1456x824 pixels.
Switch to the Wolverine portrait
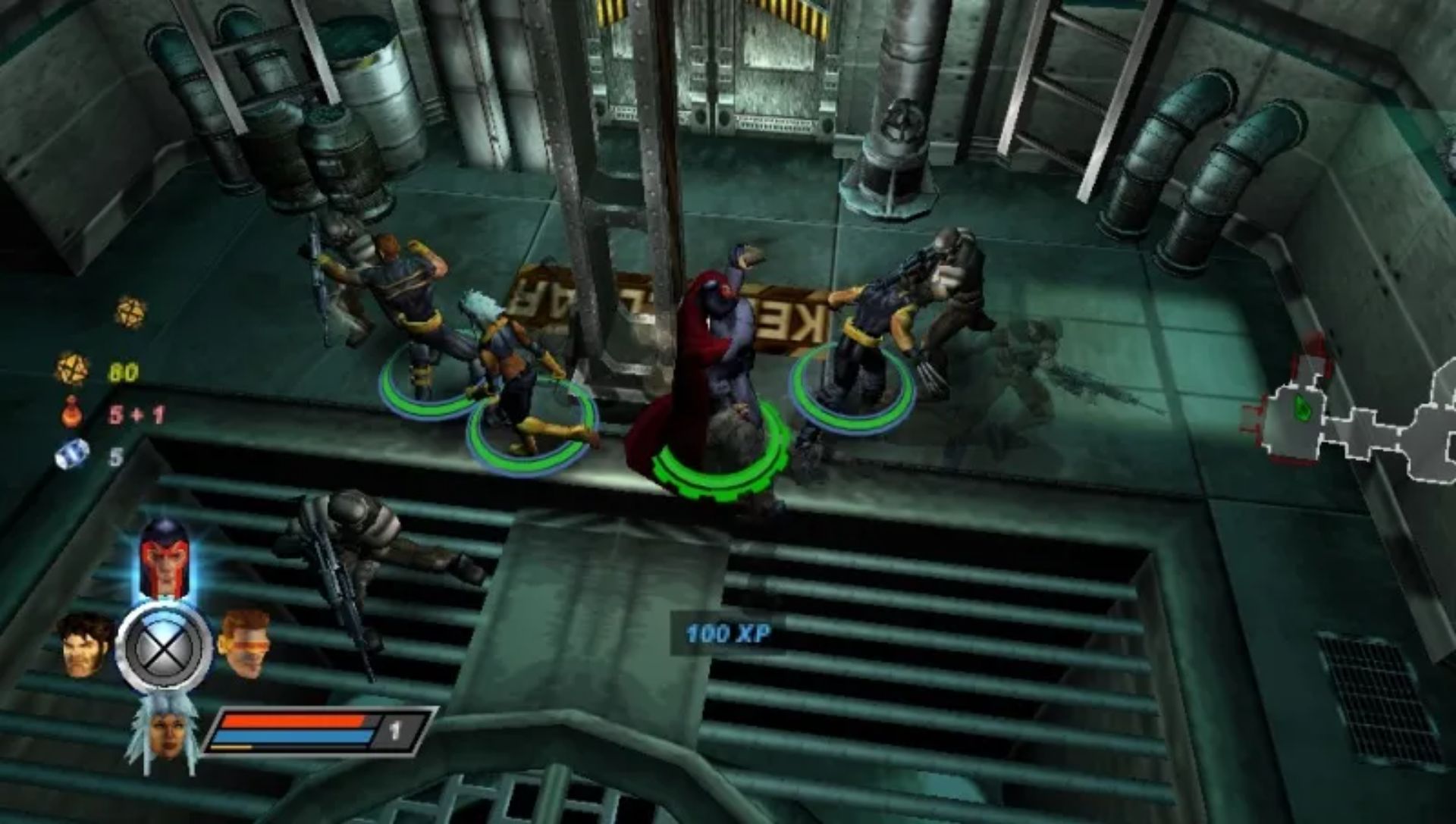pyautogui.click(x=84, y=644)
